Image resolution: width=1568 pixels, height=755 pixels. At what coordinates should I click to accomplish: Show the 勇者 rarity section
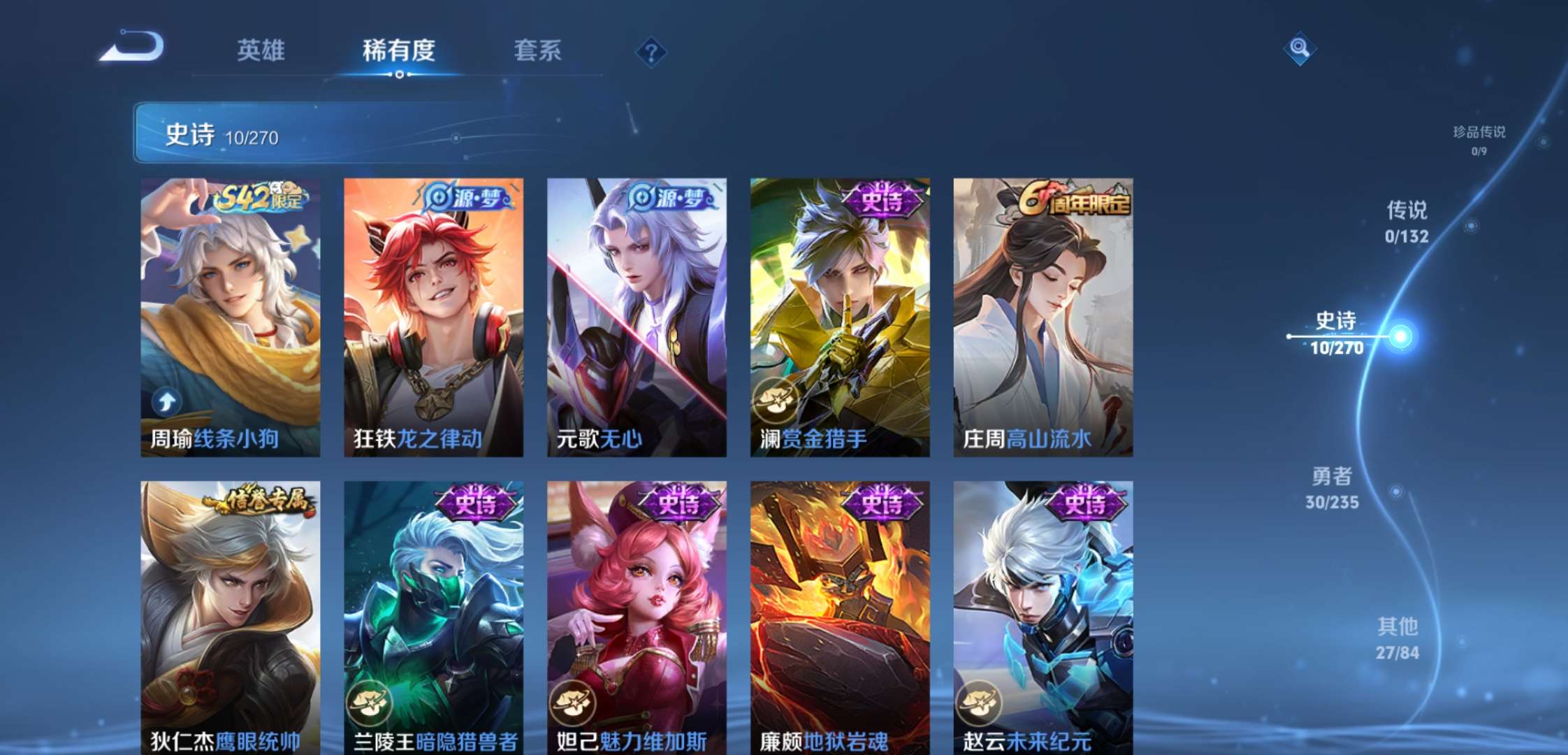tap(1332, 488)
